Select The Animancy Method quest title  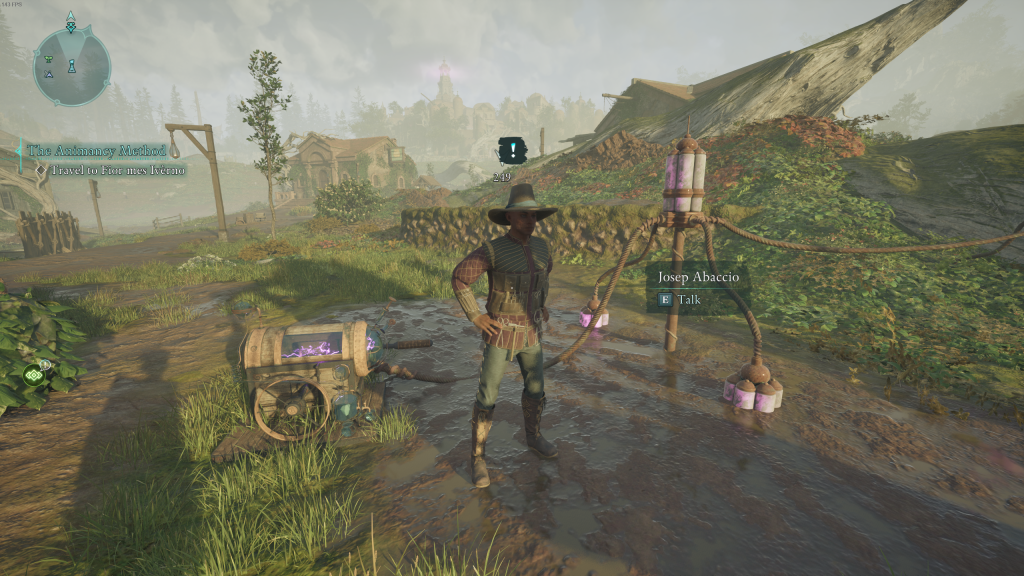[94, 151]
